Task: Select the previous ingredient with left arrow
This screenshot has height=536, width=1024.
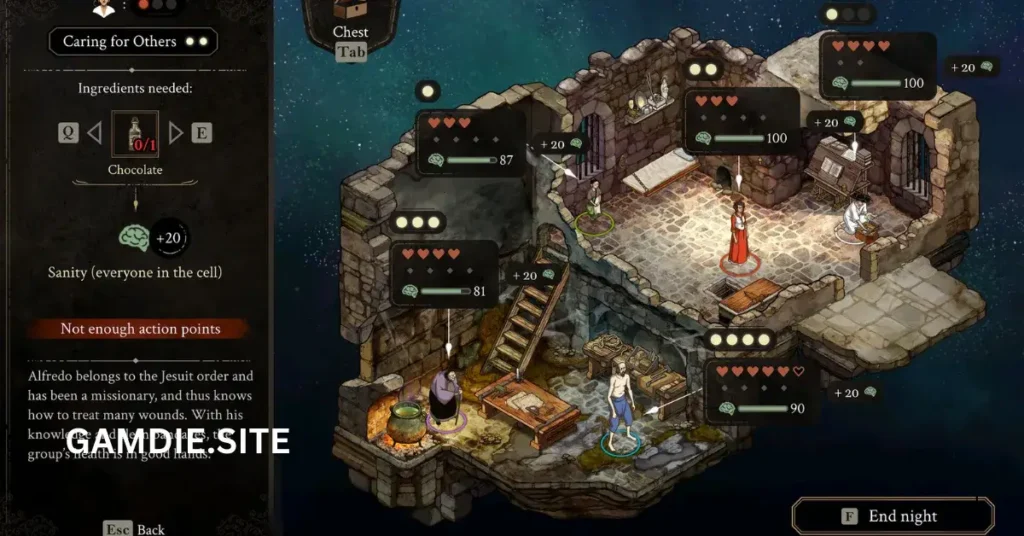Action: [95, 132]
